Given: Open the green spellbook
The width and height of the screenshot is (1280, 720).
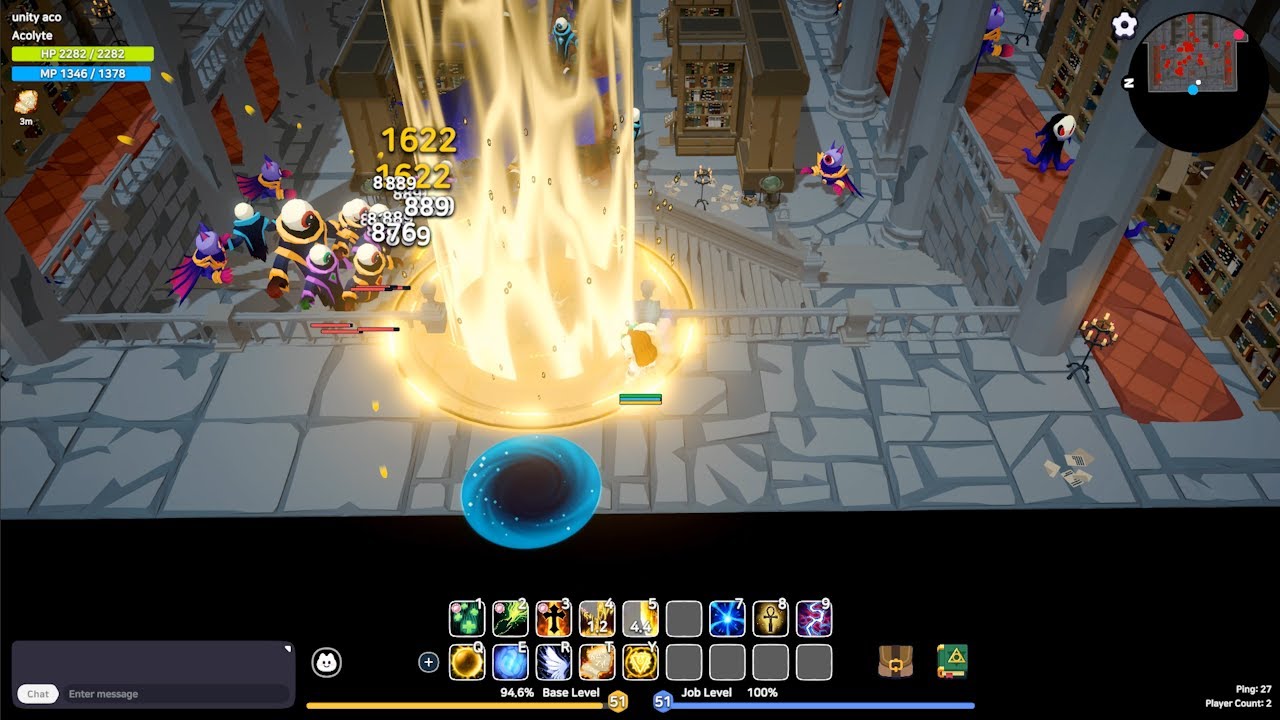Looking at the screenshot, I should coord(953,661).
